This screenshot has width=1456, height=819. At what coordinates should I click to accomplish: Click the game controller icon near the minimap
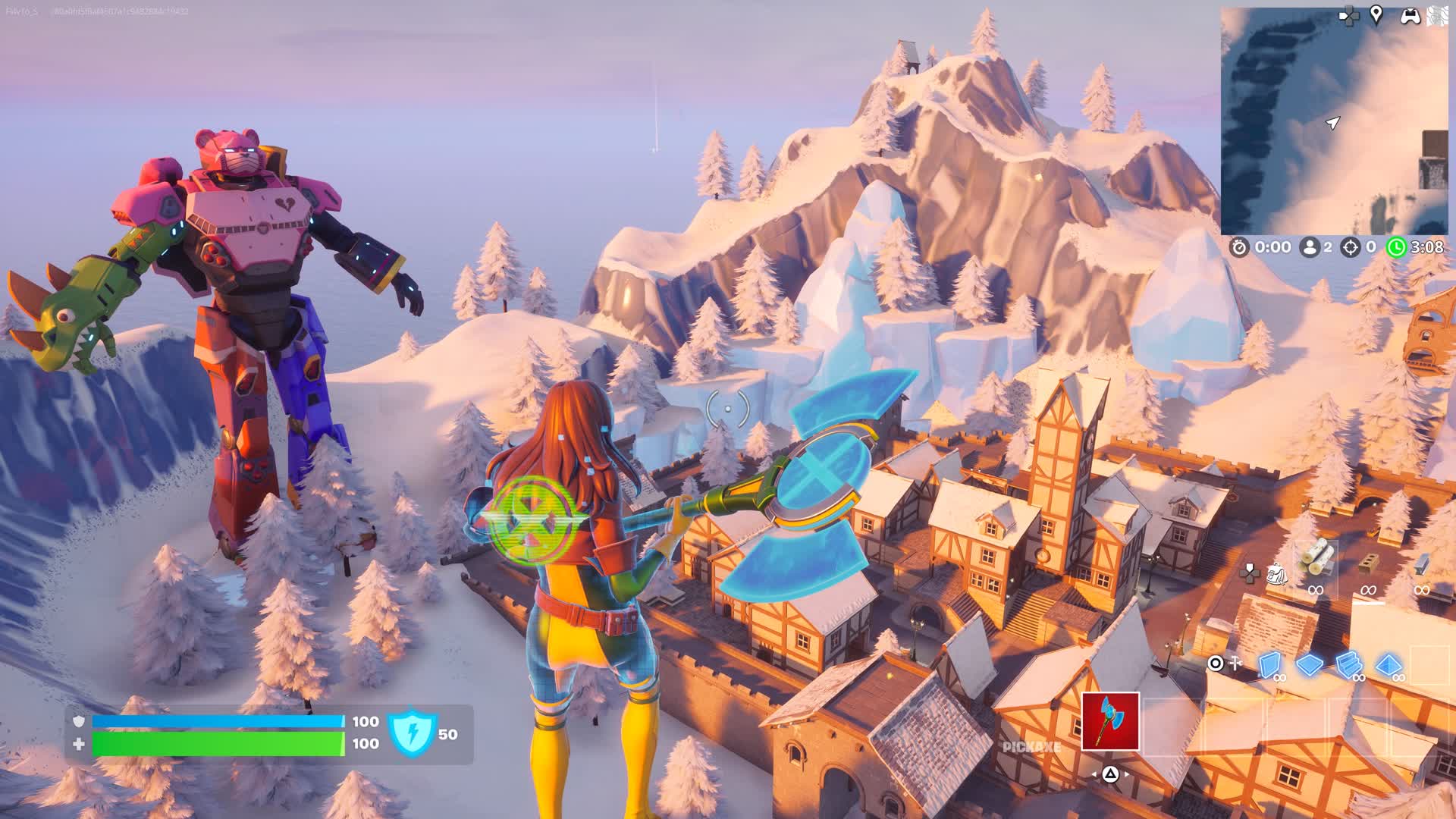1410,16
